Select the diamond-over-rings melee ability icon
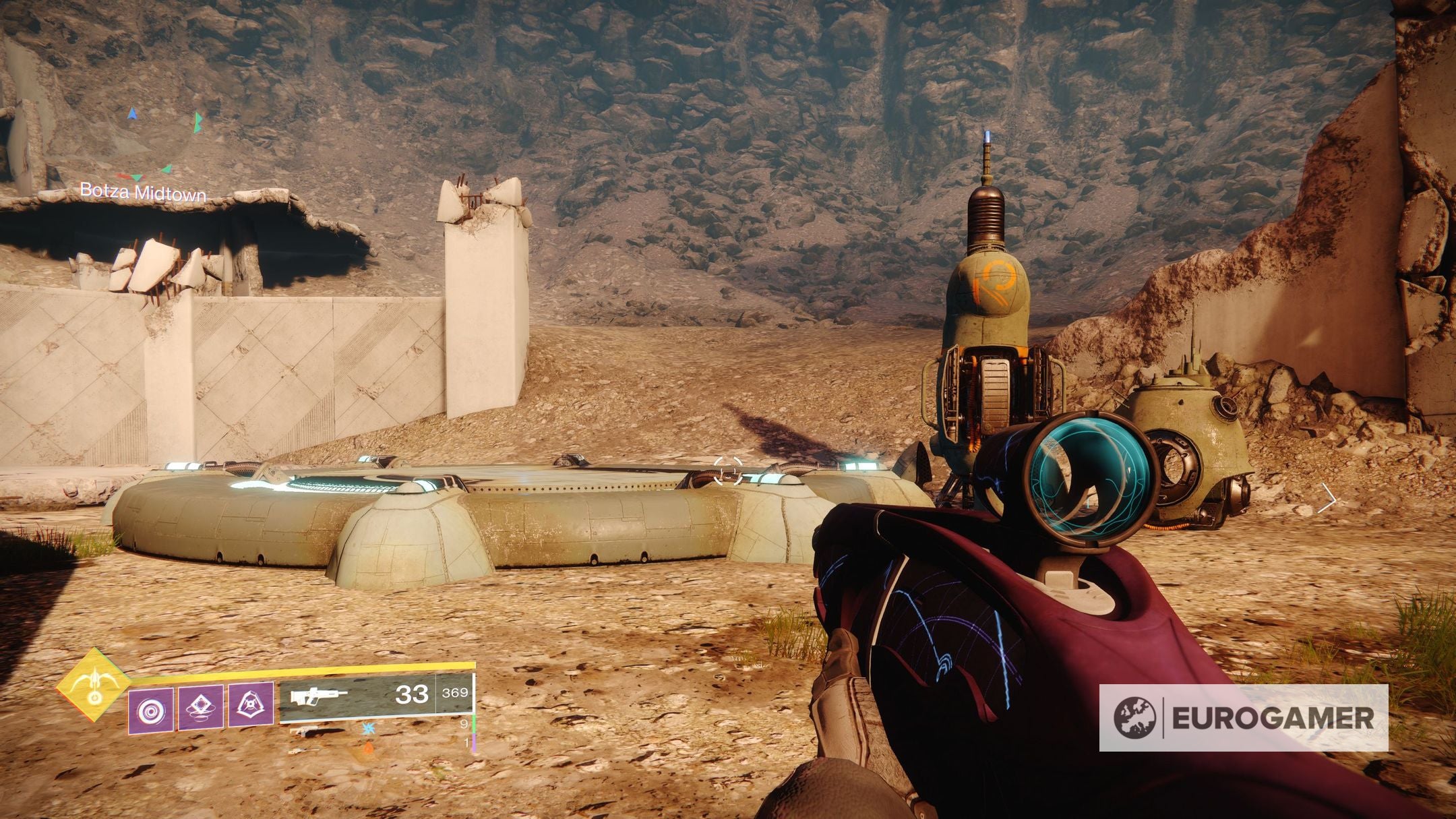Viewport: 1456px width, 819px height. pos(200,708)
